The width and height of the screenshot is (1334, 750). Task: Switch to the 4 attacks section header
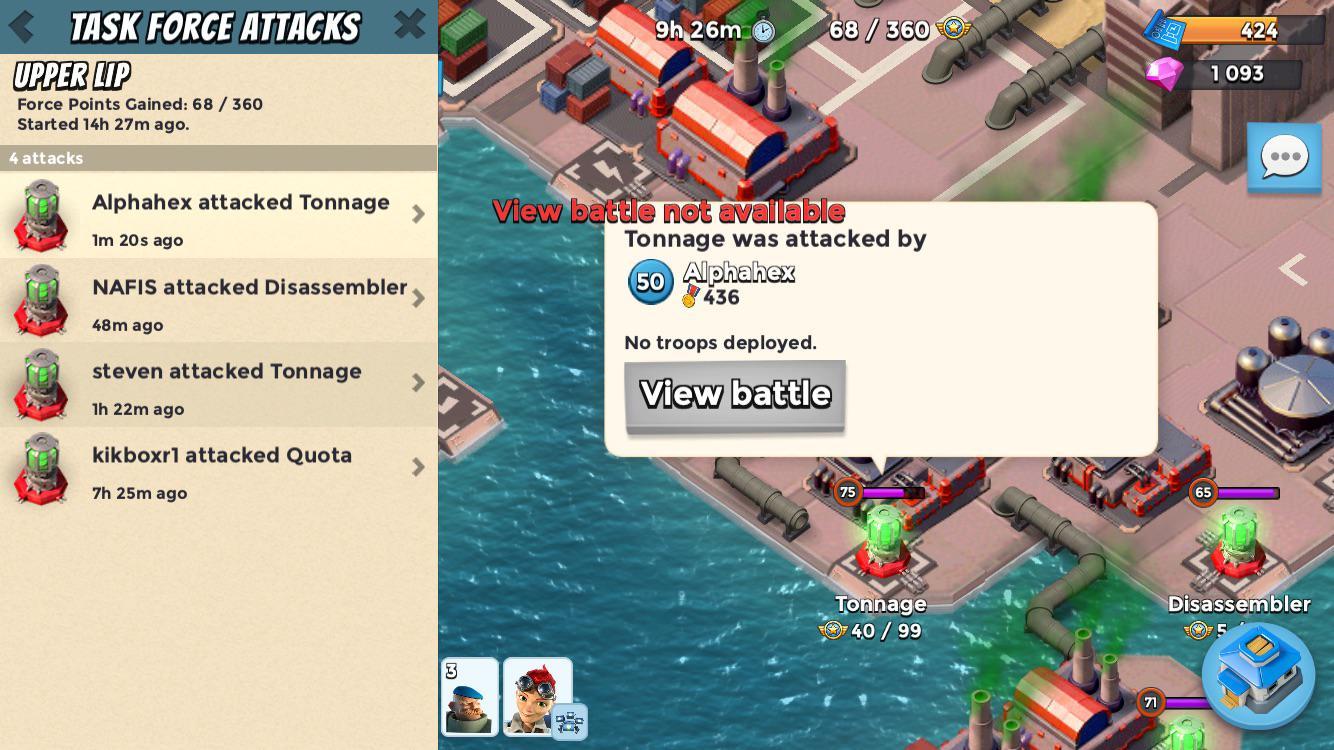click(x=218, y=158)
